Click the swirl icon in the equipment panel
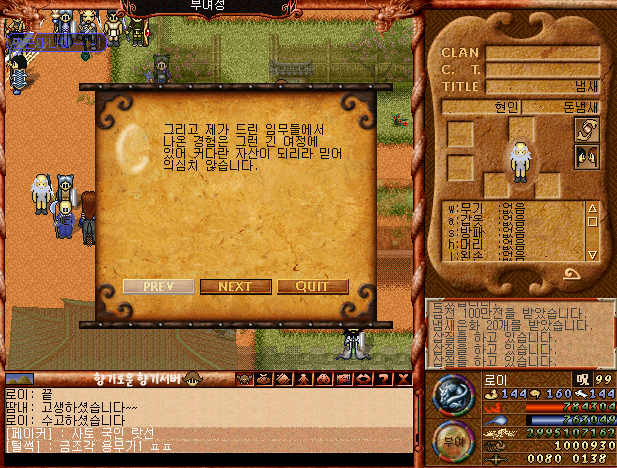 [585, 131]
